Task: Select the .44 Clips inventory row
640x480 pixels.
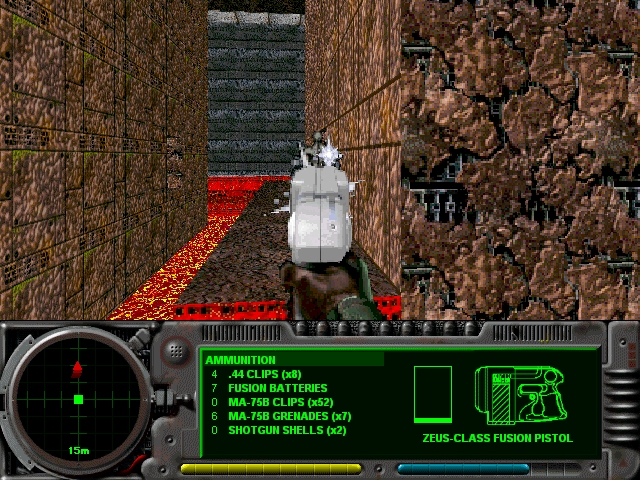Action: [x=265, y=374]
